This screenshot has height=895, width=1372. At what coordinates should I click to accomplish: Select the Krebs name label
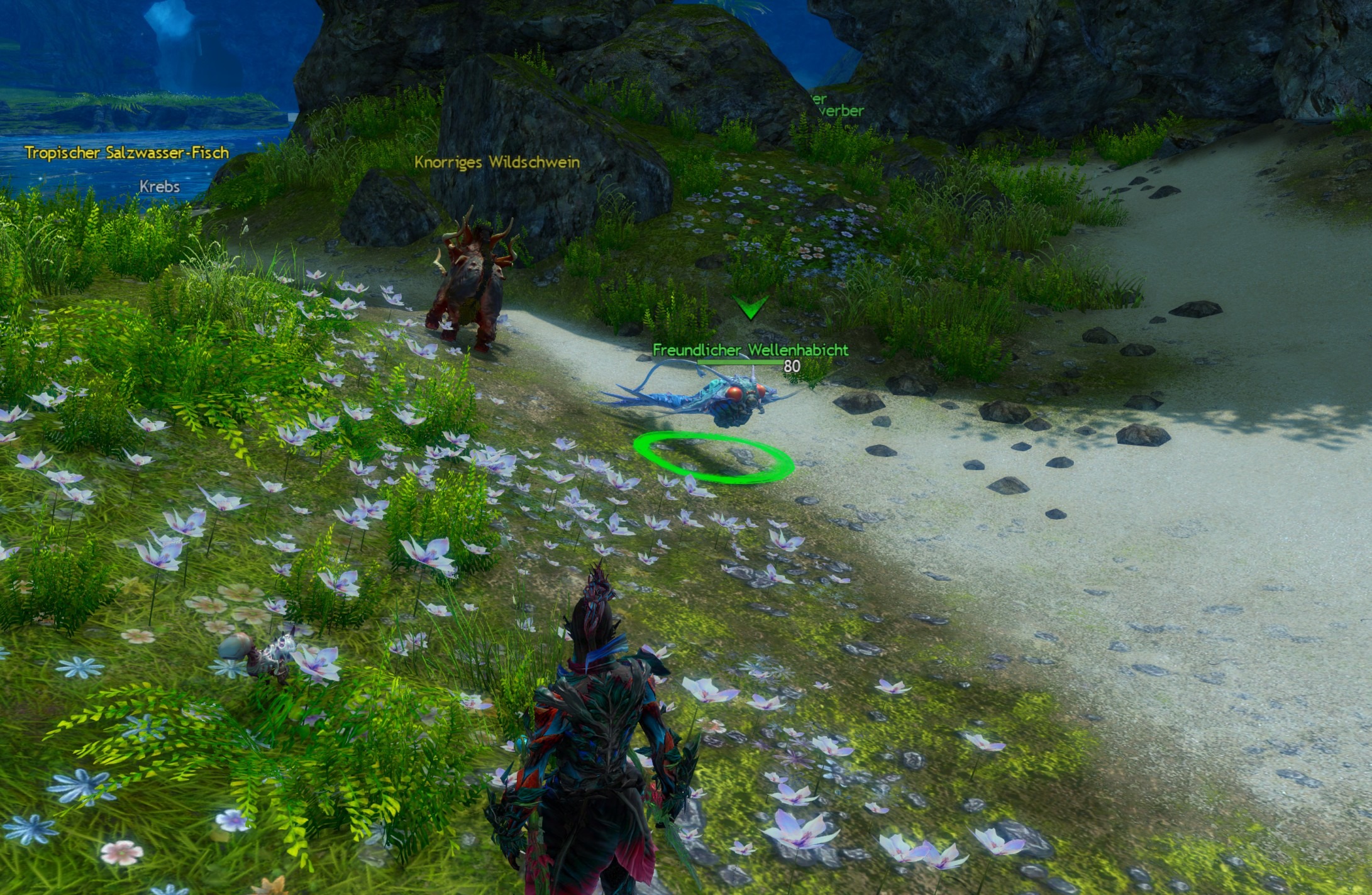160,187
